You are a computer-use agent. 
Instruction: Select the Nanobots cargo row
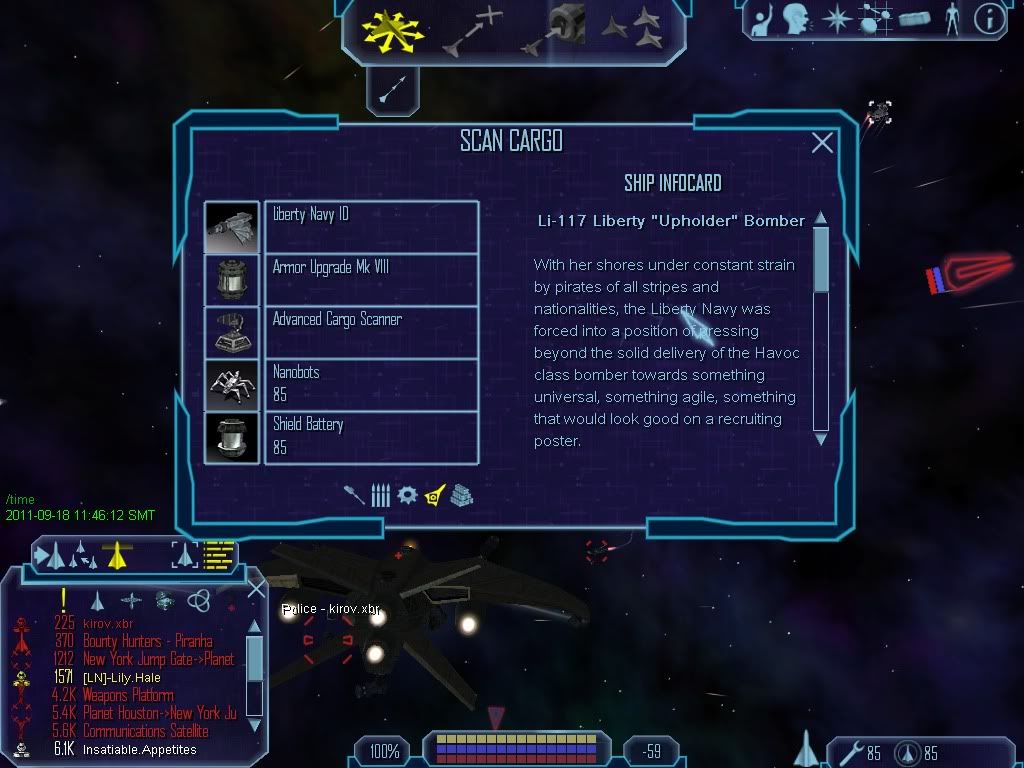click(371, 384)
